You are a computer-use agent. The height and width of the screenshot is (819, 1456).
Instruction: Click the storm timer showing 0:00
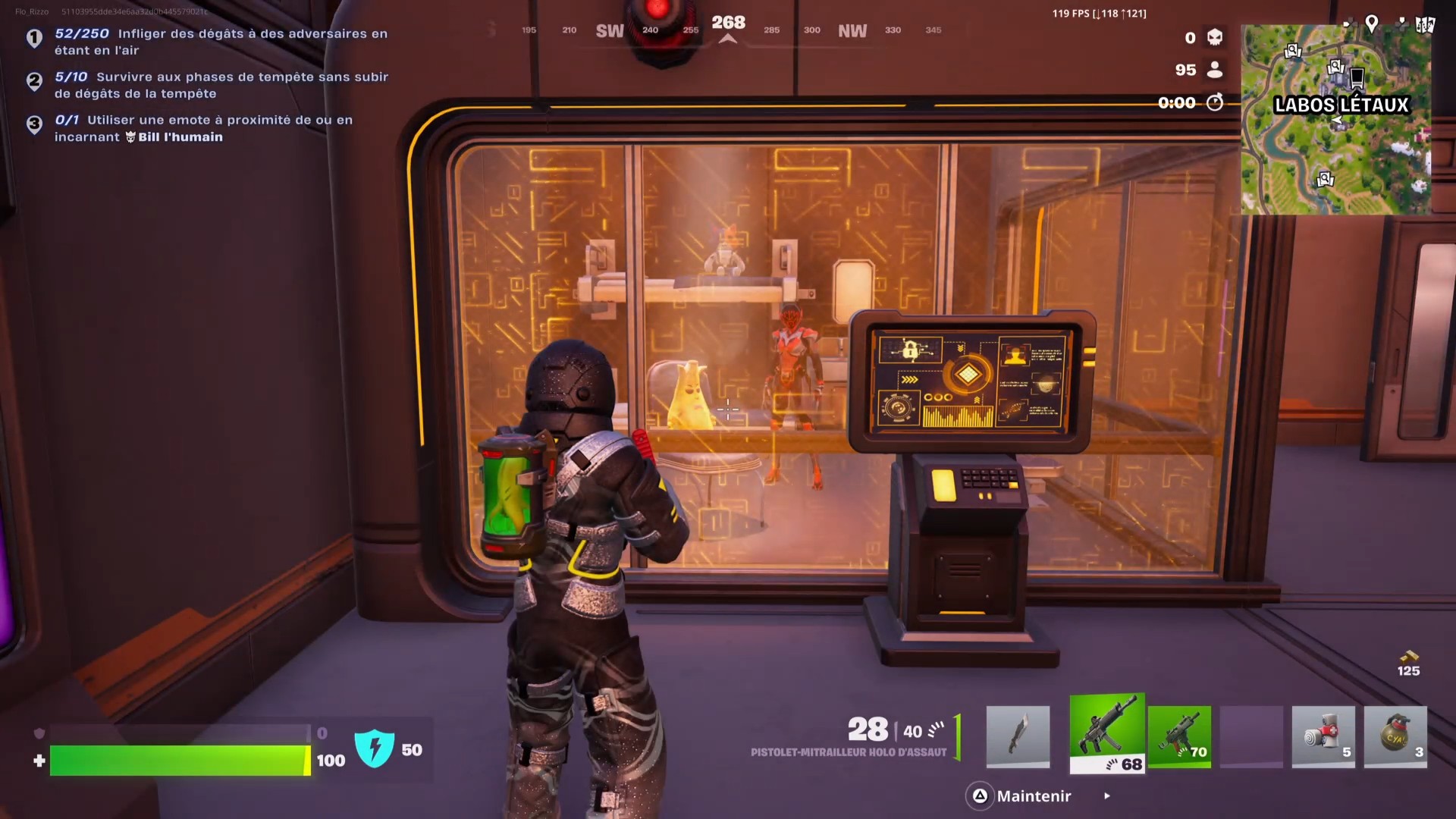[x=1177, y=103]
